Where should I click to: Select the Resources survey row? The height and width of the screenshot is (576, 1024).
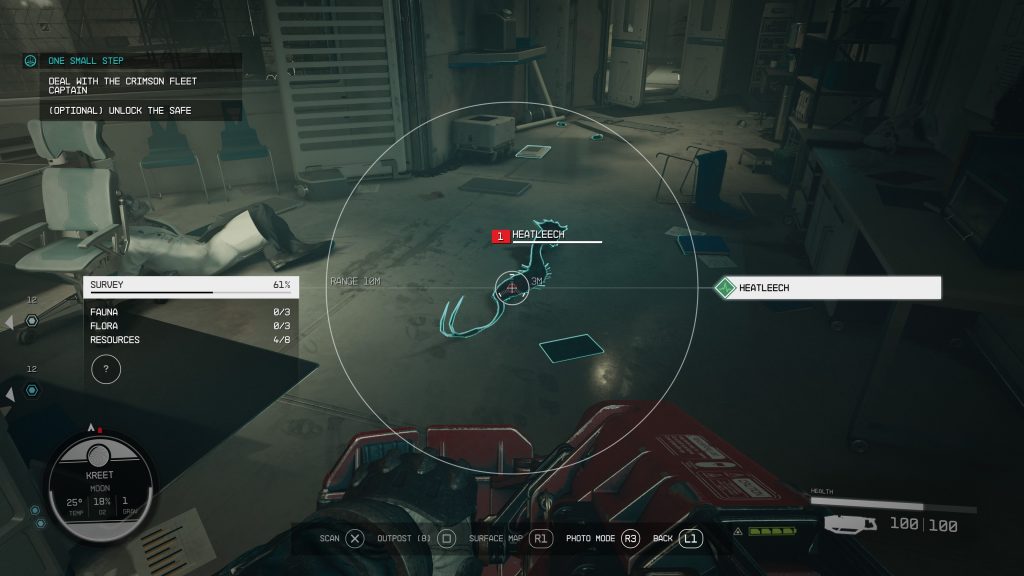point(190,340)
